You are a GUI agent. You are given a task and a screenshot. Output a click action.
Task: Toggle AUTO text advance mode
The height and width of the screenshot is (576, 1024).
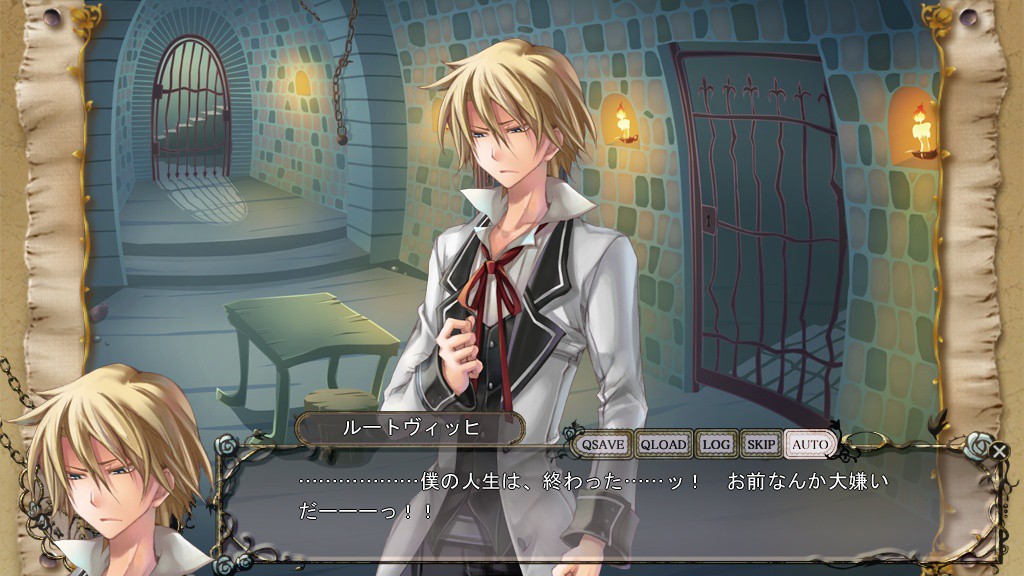click(810, 443)
